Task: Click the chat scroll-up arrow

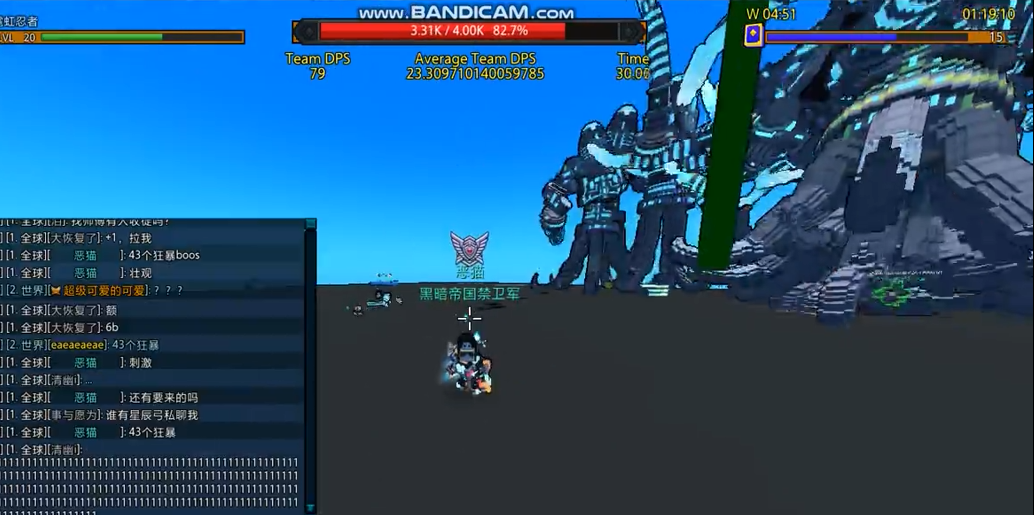Action: [x=310, y=224]
